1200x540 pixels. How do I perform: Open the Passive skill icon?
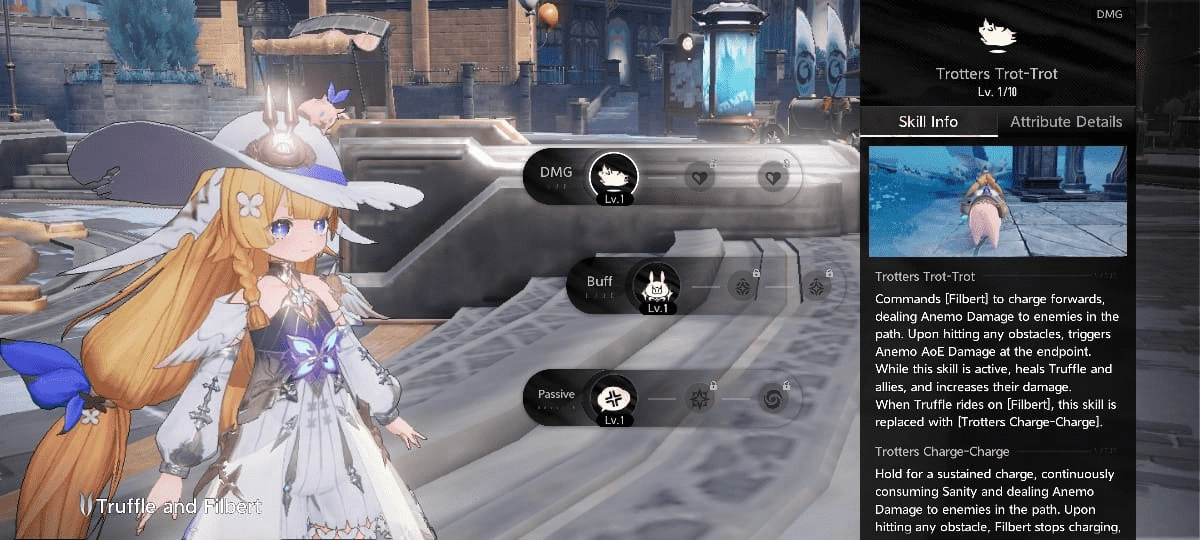tap(613, 398)
